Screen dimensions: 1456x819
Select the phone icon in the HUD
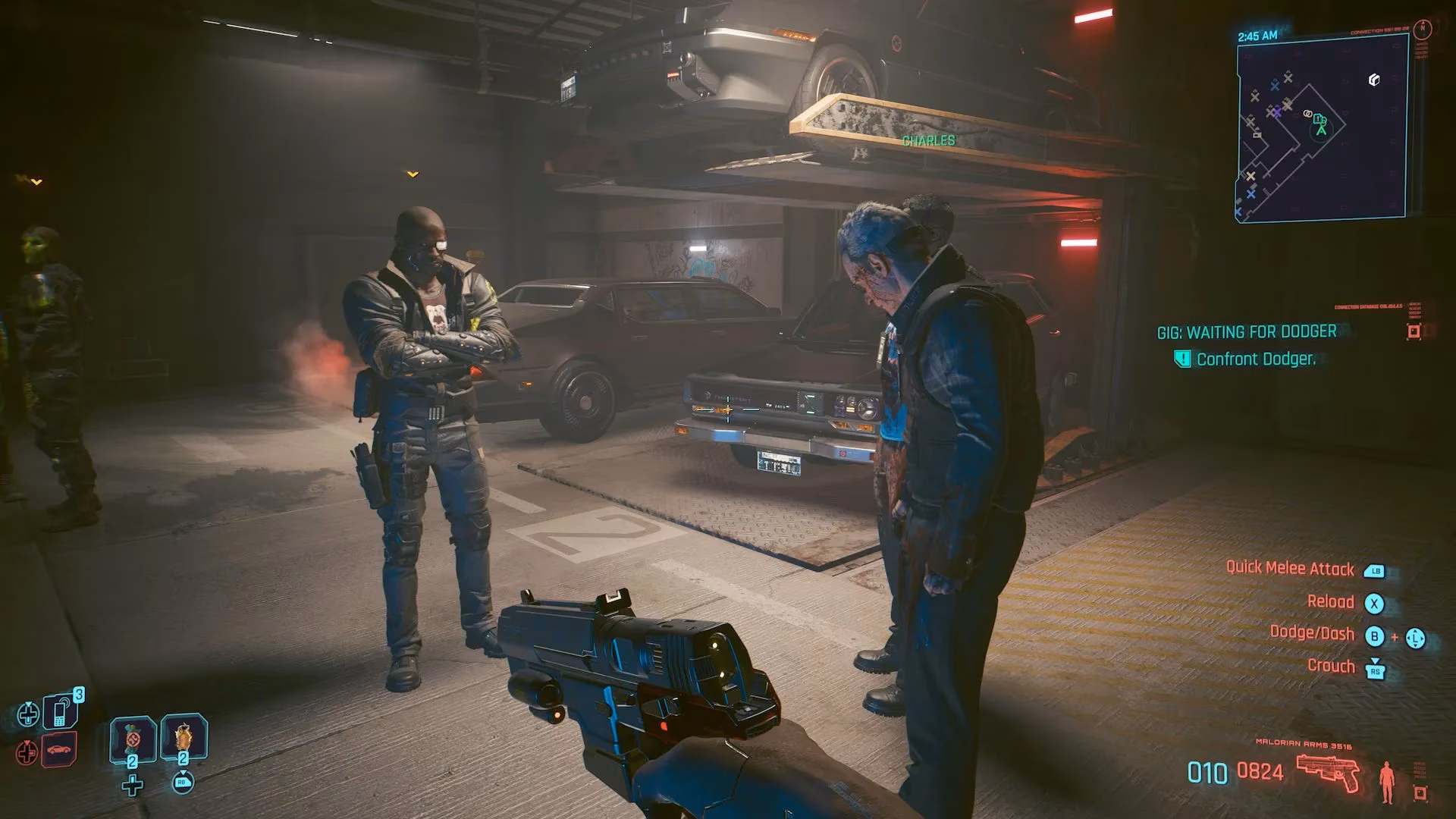pyautogui.click(x=60, y=713)
